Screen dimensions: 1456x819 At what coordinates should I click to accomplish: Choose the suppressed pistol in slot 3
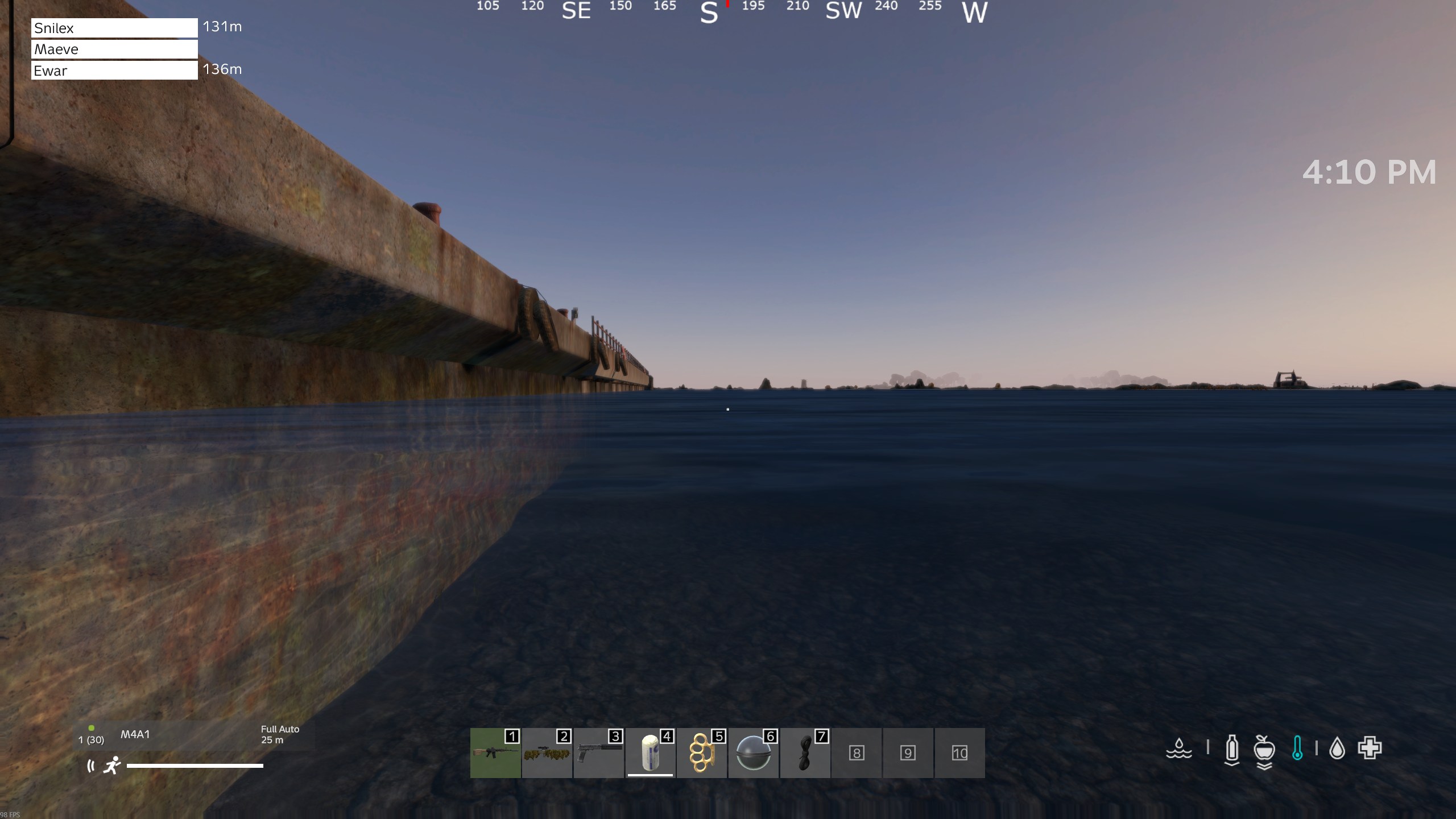tap(598, 752)
